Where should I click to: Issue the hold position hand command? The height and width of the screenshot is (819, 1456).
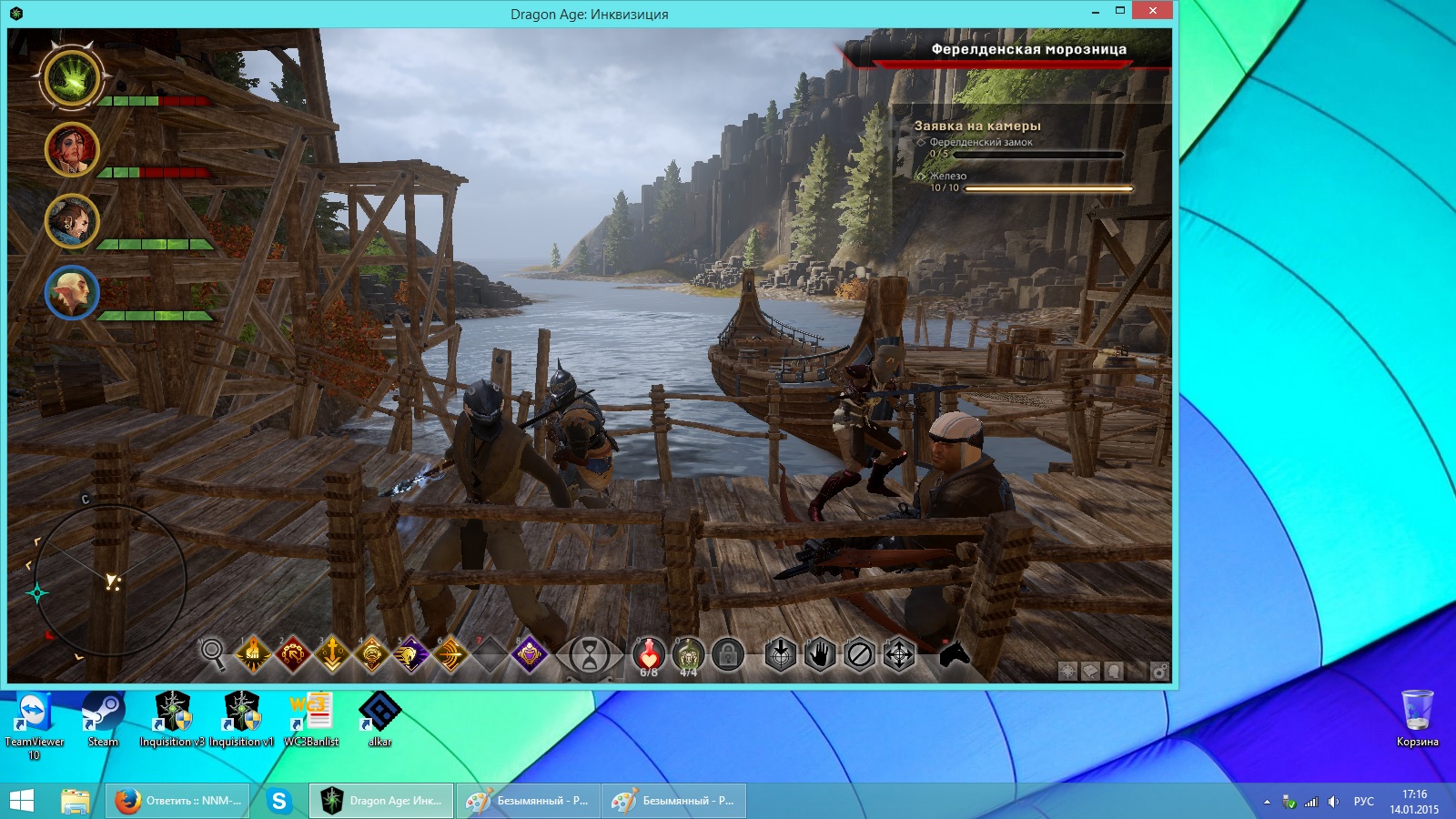[820, 654]
